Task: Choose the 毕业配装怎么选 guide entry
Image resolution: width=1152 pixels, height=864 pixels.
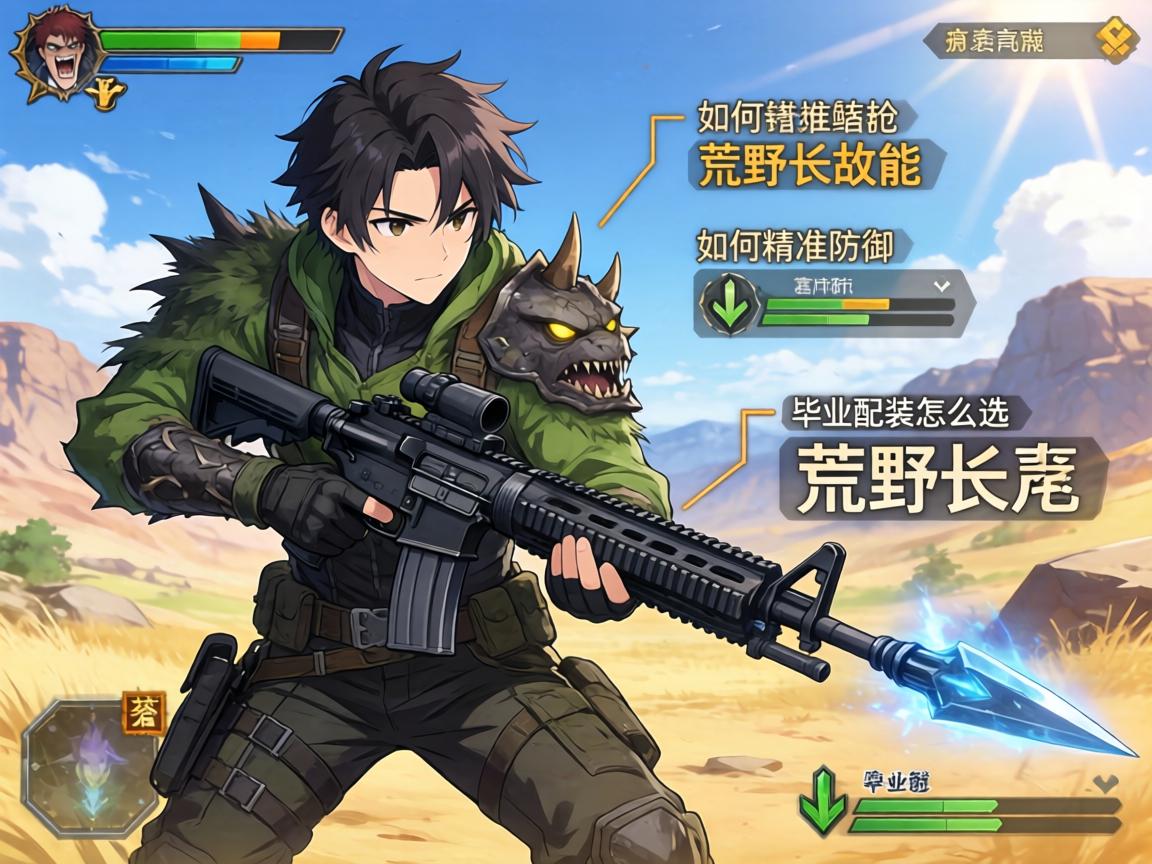Action: pos(899,411)
